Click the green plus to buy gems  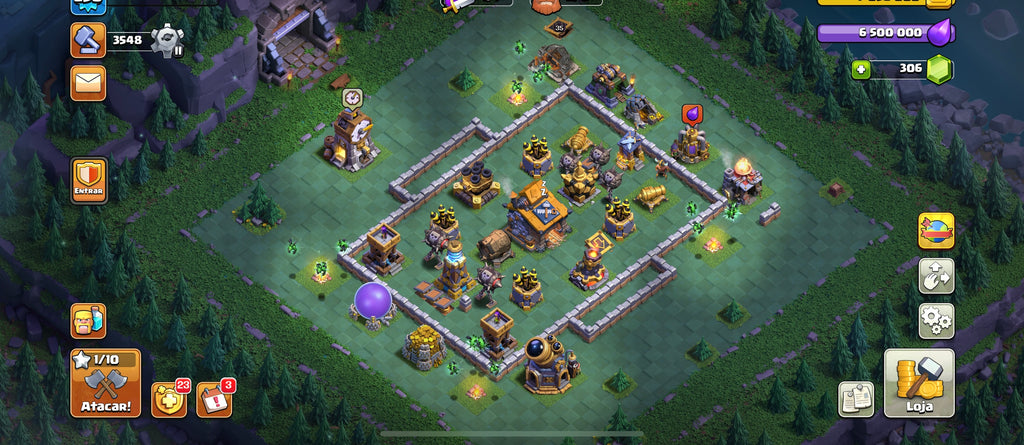[x=860, y=69]
